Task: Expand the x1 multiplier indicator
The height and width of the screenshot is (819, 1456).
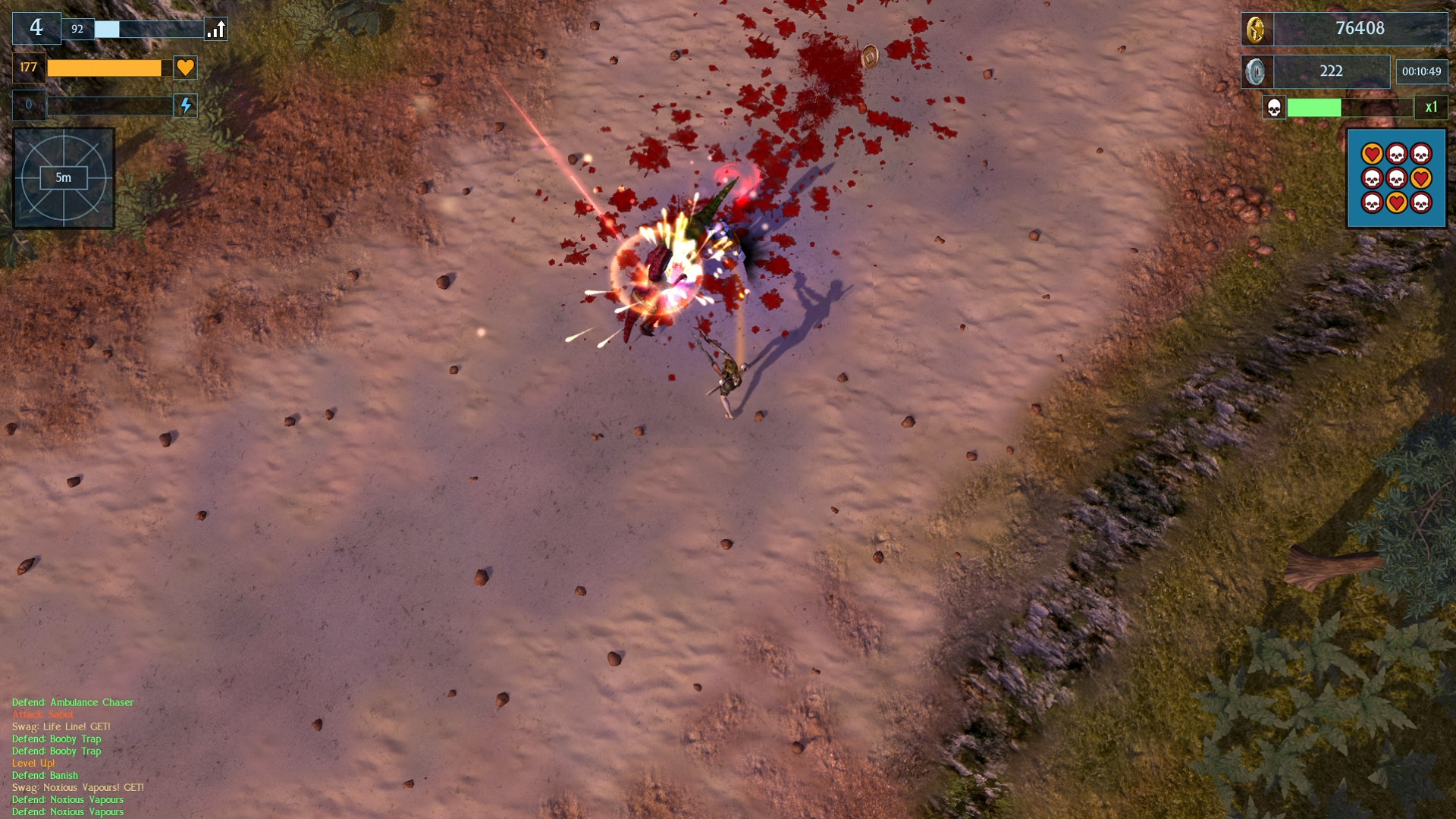Action: coord(1430,107)
